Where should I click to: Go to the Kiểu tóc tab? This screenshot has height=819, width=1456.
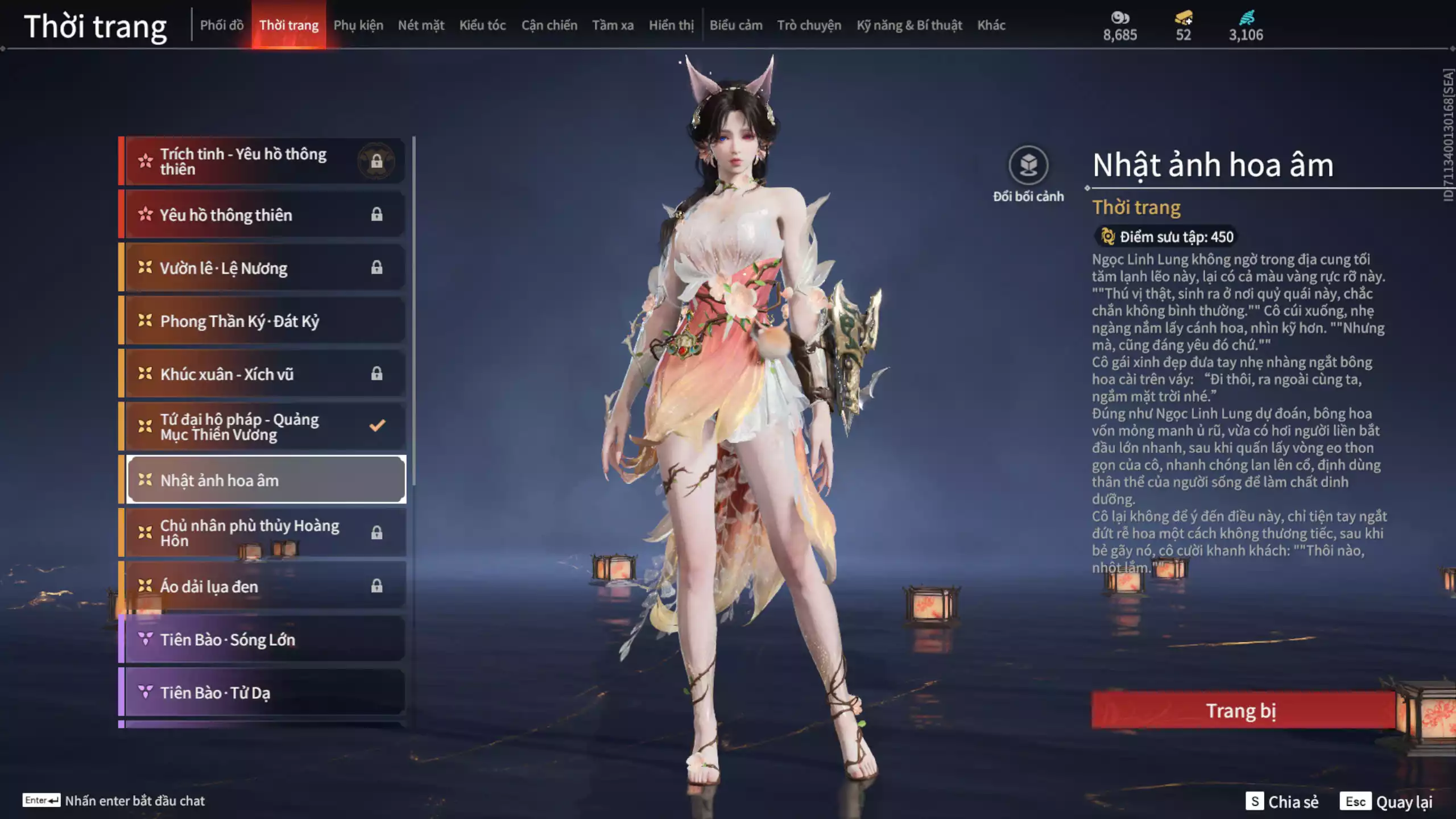click(x=482, y=26)
